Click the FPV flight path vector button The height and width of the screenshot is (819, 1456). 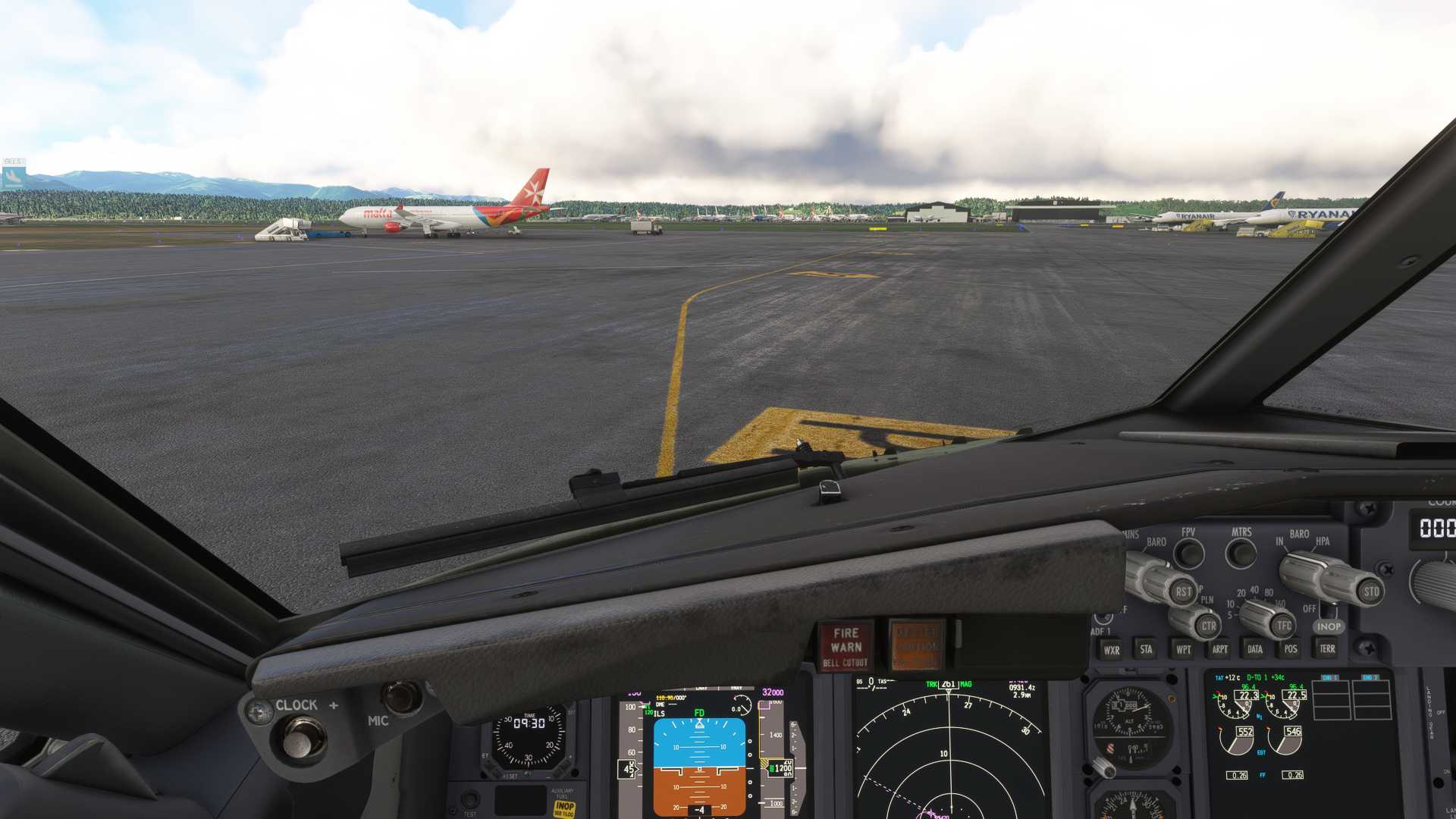point(1189,554)
